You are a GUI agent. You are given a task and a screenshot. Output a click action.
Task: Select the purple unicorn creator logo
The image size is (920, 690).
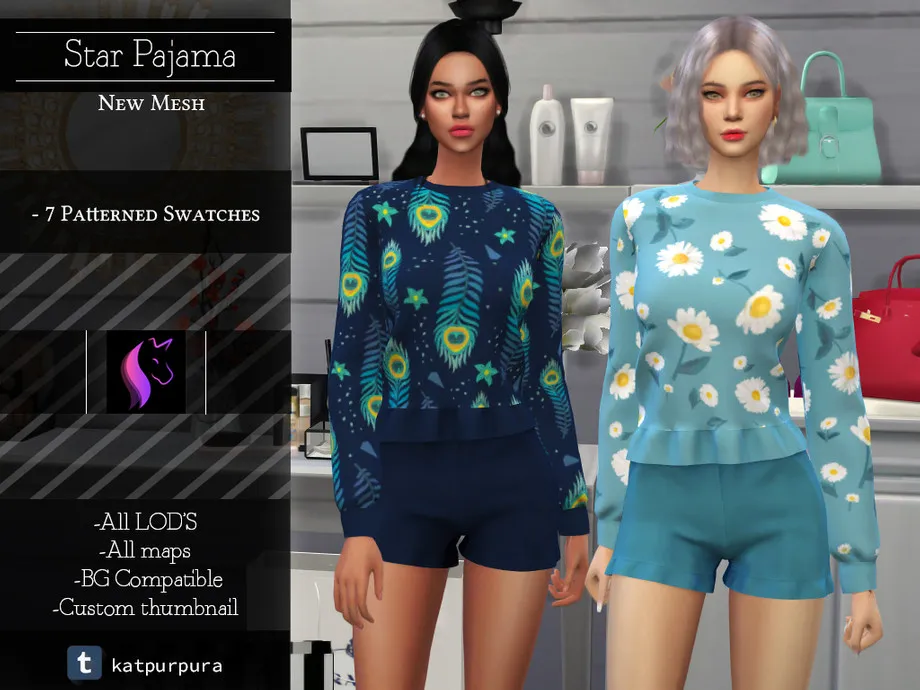point(146,372)
